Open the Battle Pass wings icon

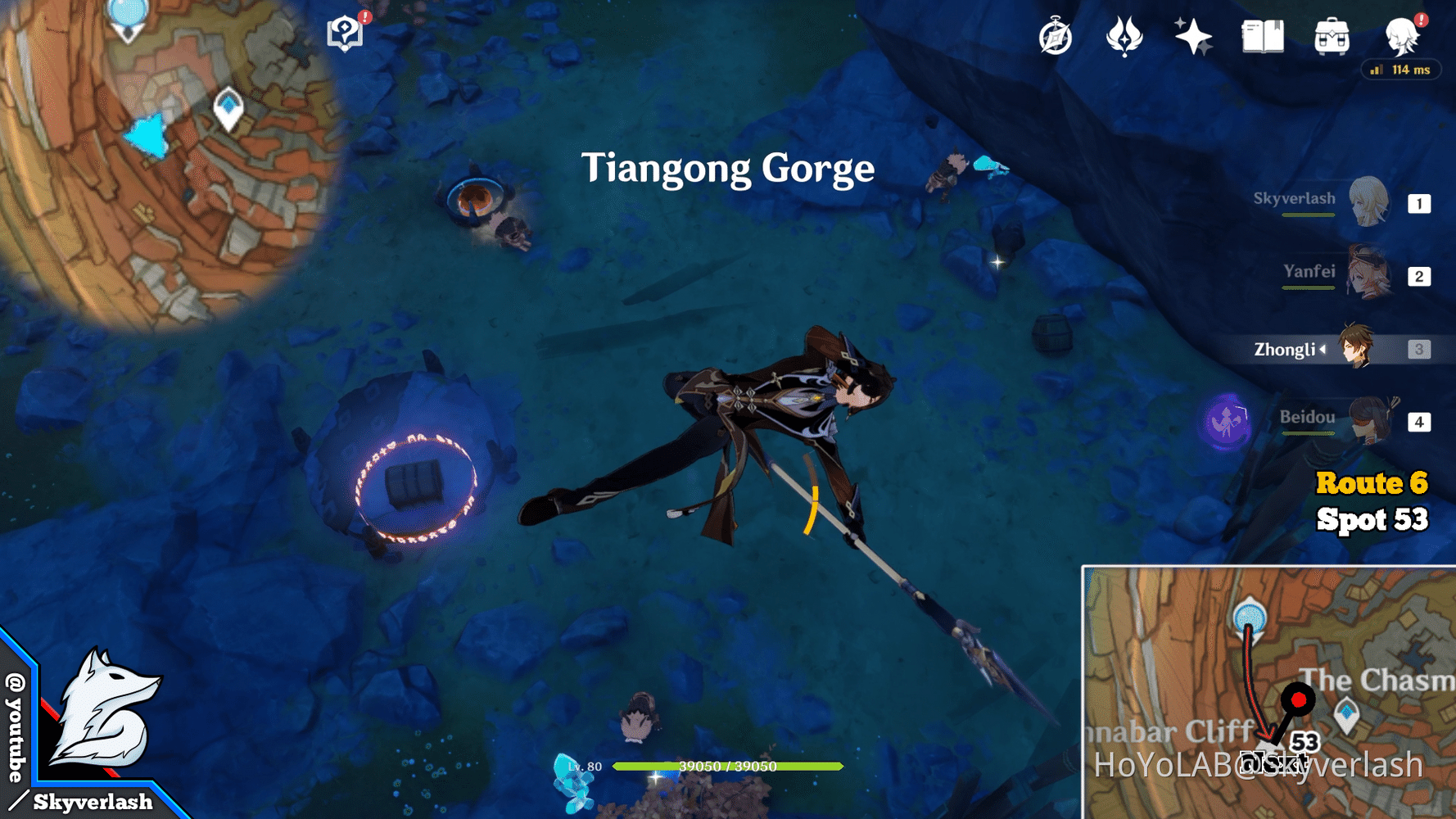click(1125, 37)
